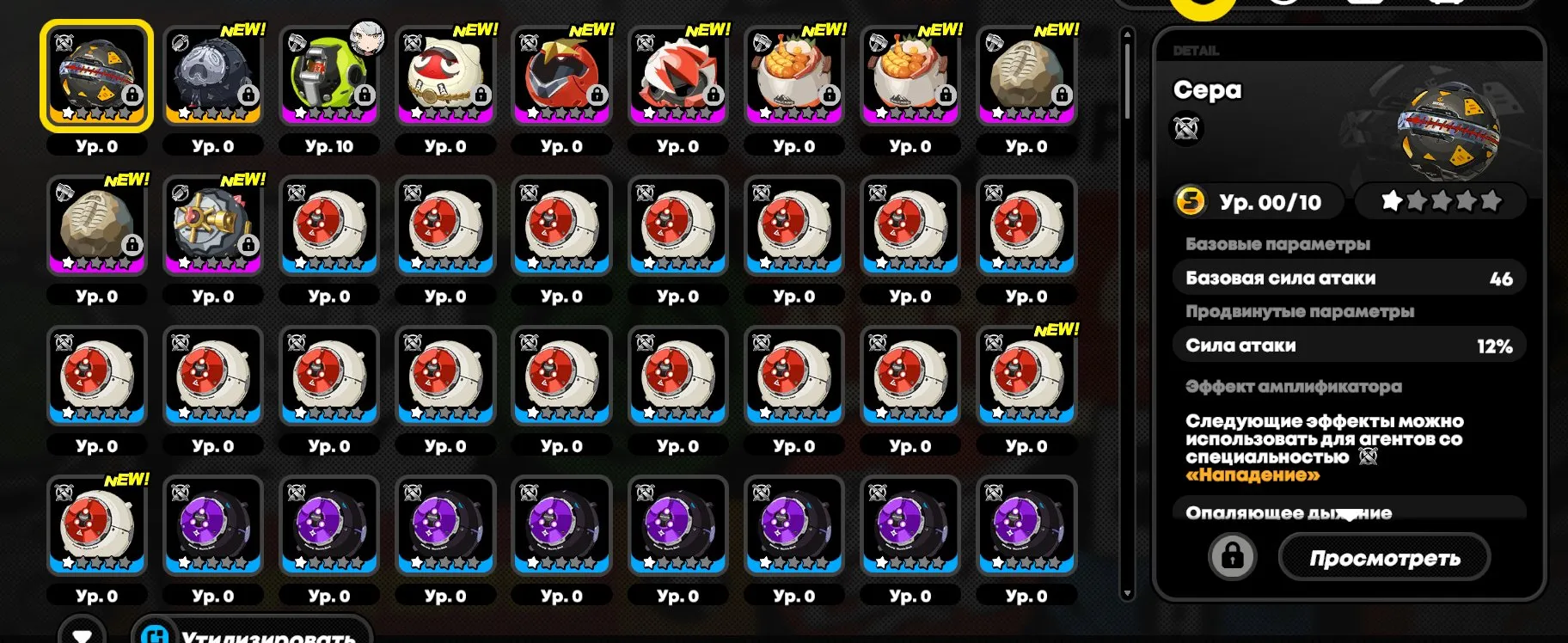Open the sort dropdown arrow at bottom left
This screenshot has height=643, width=1568.
83,635
